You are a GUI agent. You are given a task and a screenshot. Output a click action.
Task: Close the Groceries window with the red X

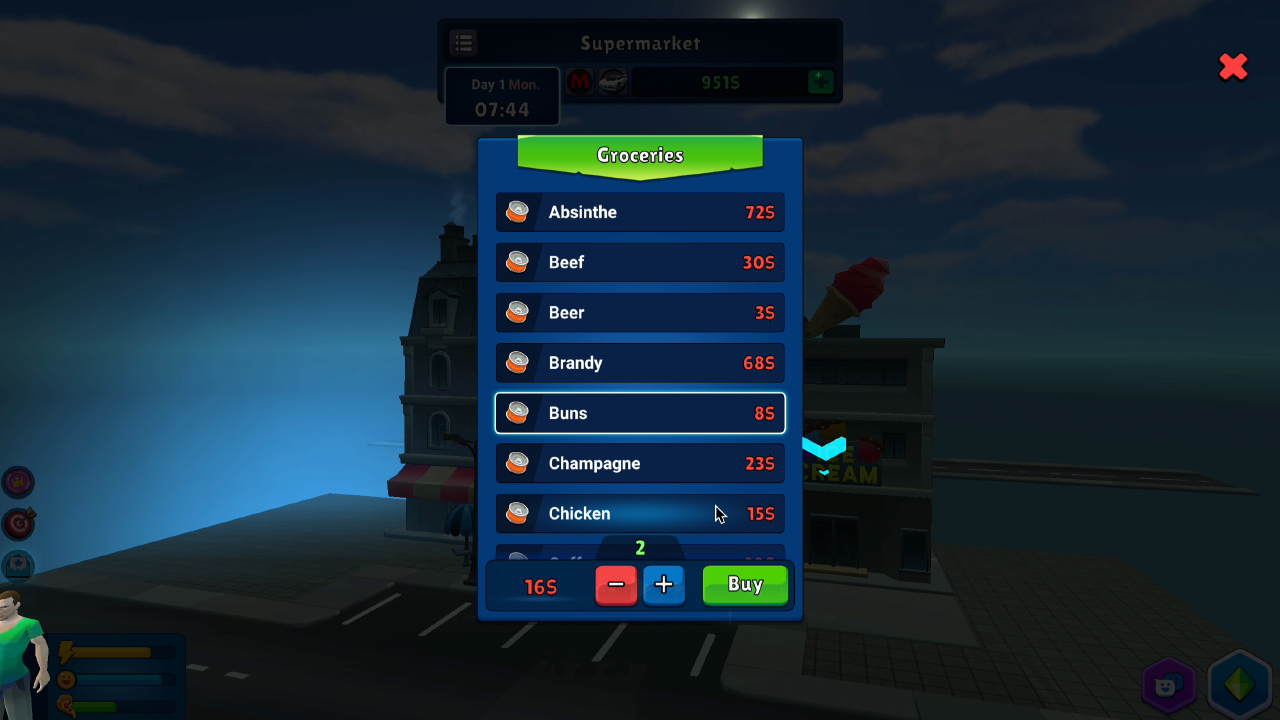(1233, 66)
